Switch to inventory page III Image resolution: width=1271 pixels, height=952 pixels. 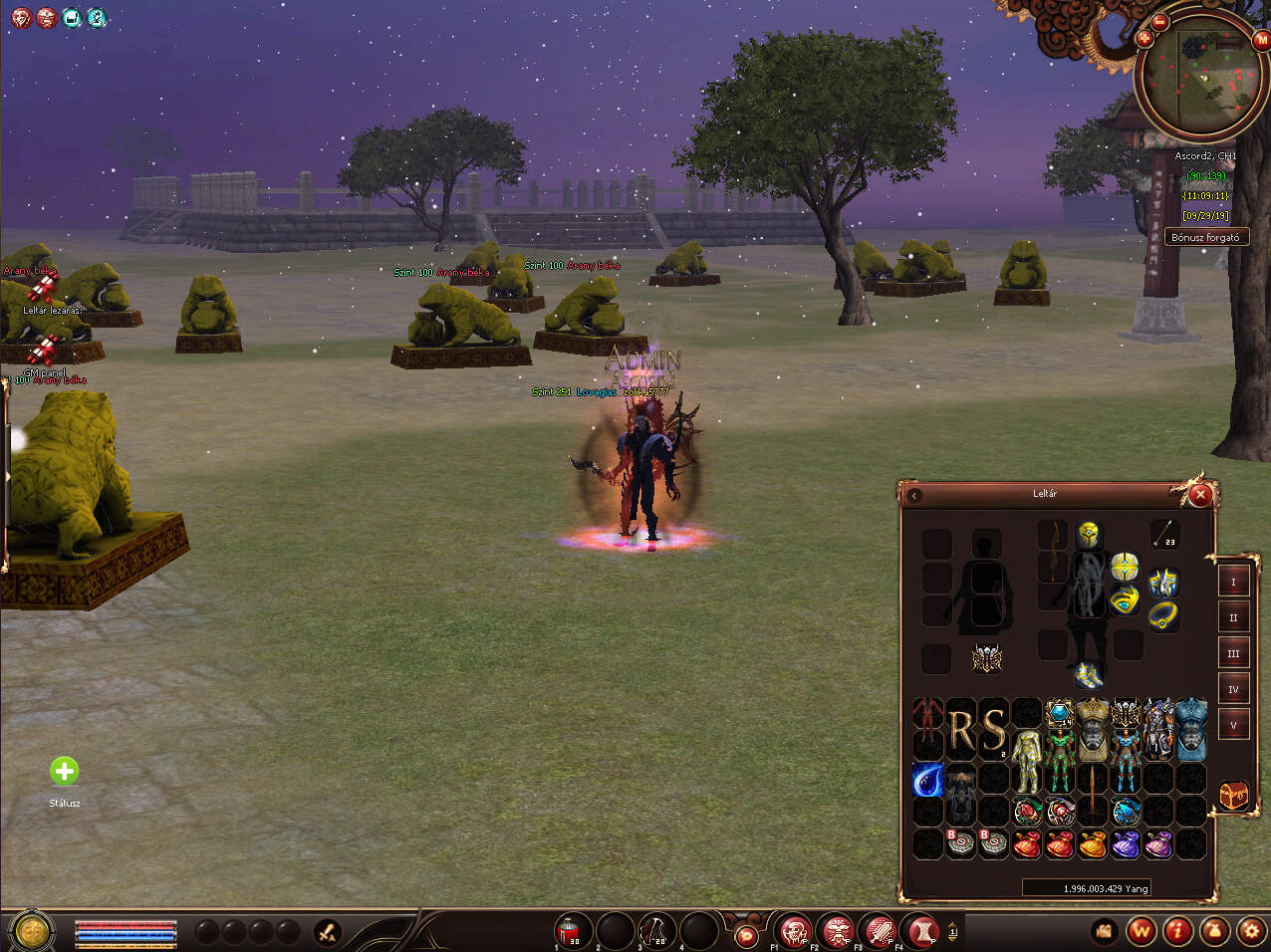point(1233,653)
